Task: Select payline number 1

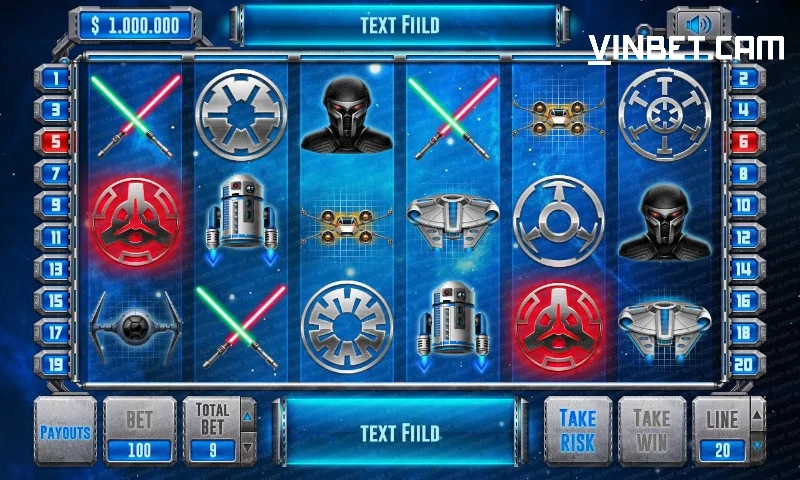Action: click(x=55, y=78)
